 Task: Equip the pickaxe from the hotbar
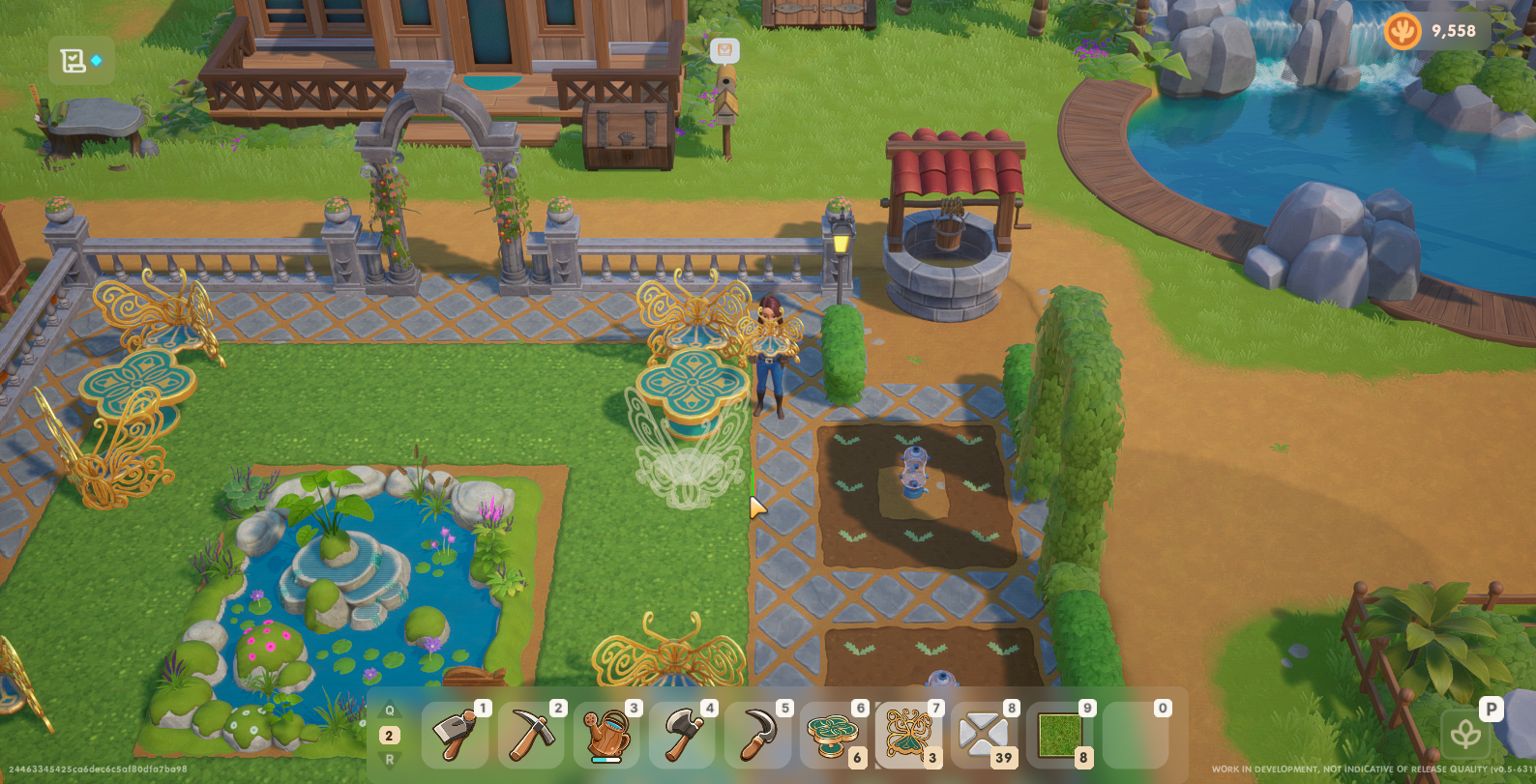[x=531, y=735]
